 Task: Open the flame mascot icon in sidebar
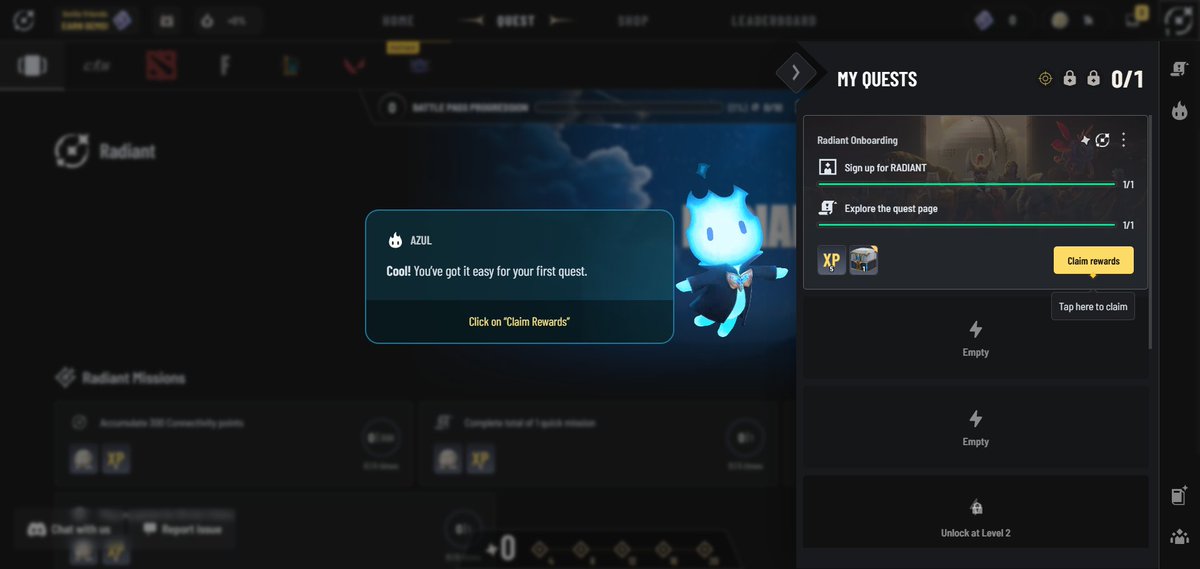(1179, 108)
